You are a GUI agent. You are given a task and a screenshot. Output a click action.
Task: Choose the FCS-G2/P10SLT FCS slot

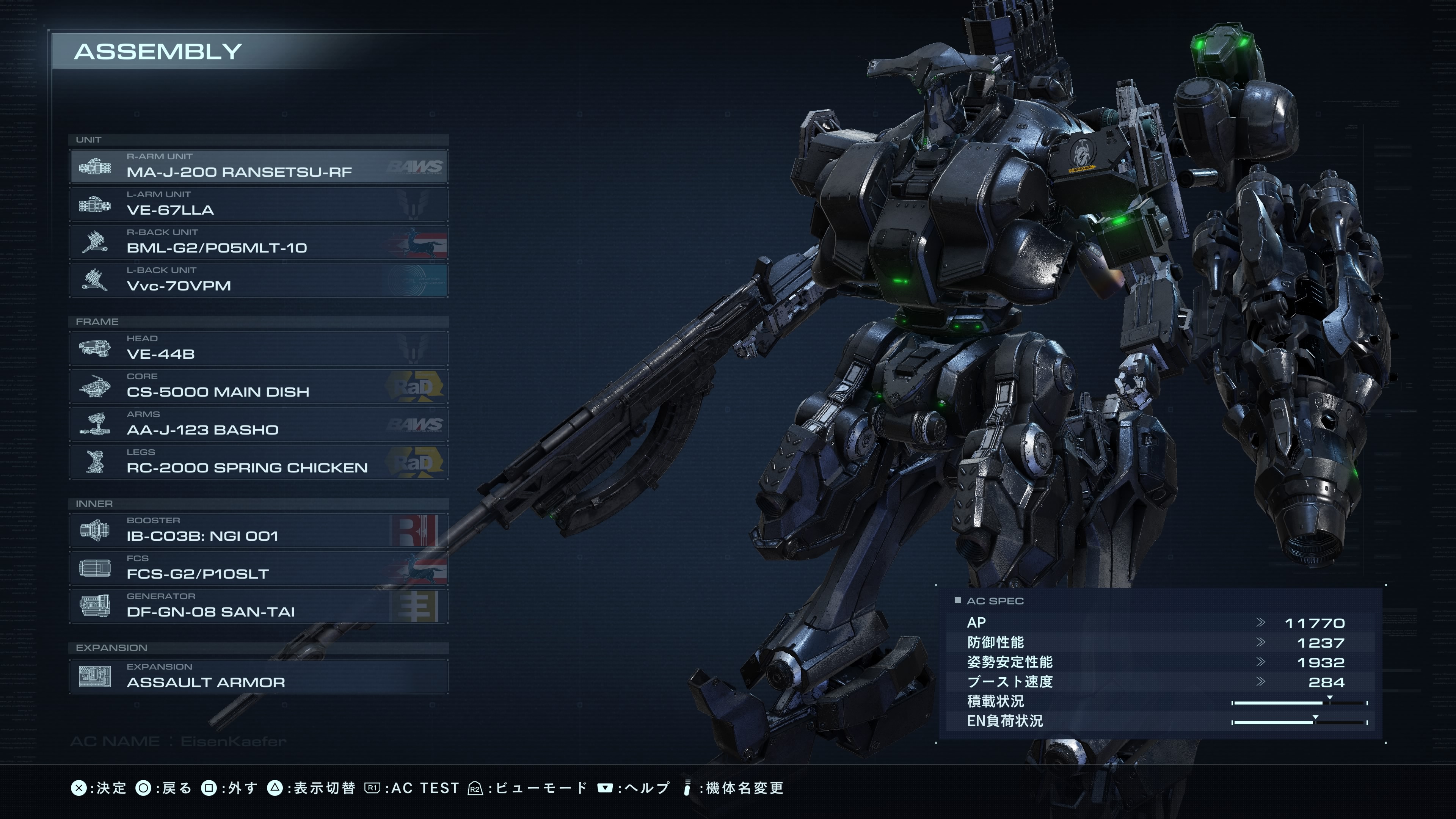coord(258,568)
